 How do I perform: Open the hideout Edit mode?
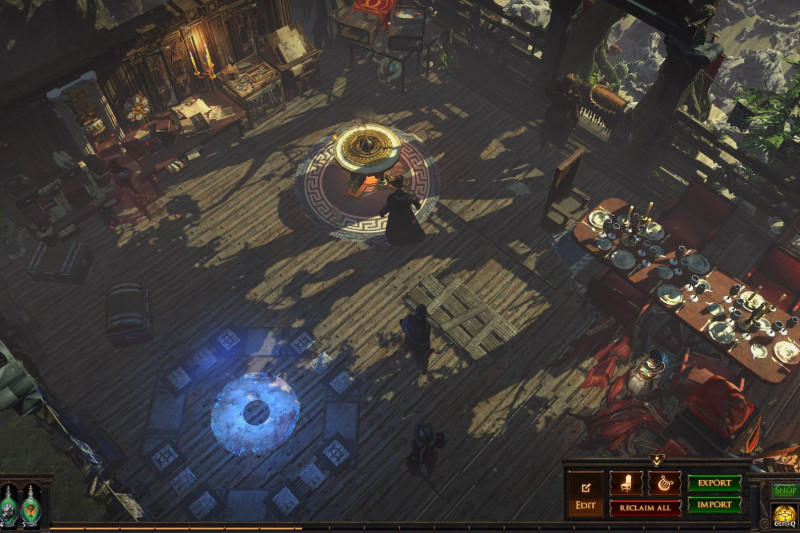click(585, 494)
